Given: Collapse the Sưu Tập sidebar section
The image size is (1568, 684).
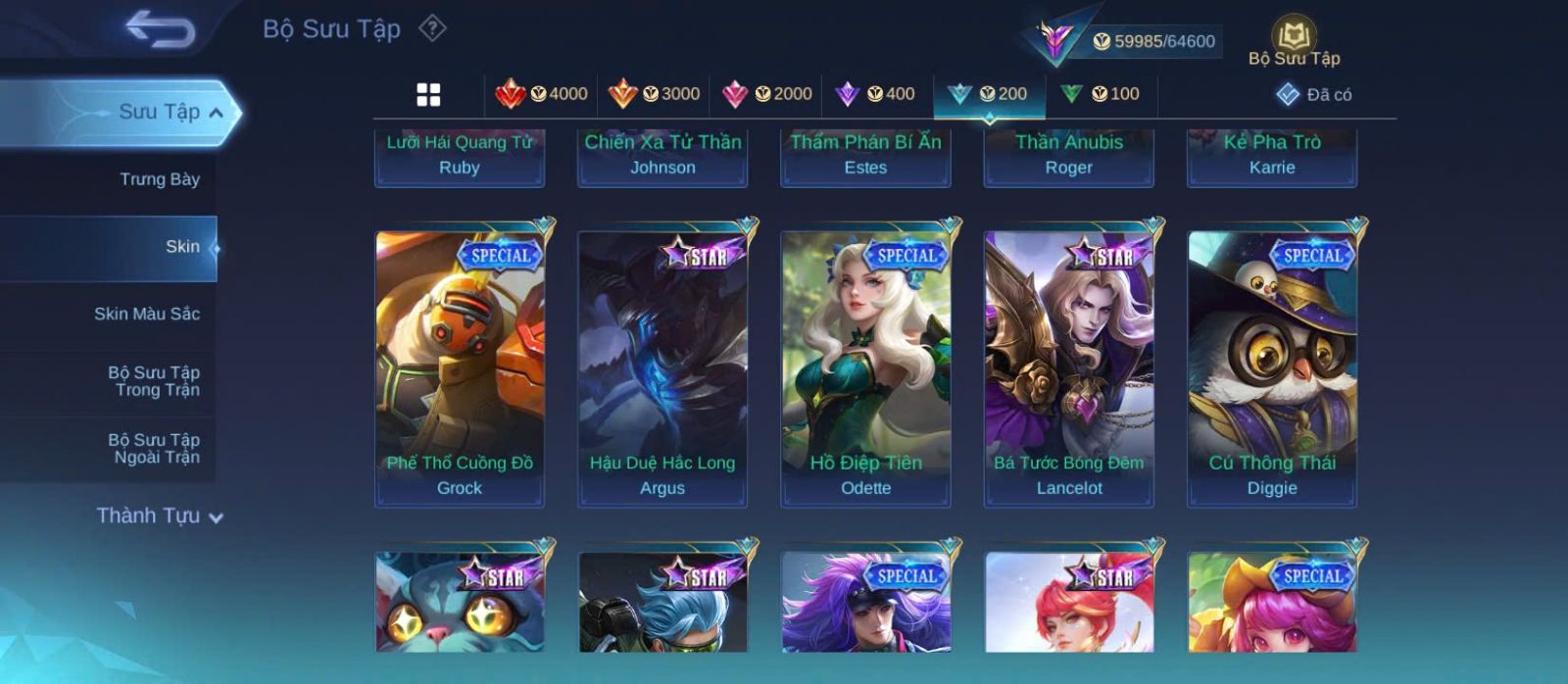Looking at the screenshot, I should [216, 113].
